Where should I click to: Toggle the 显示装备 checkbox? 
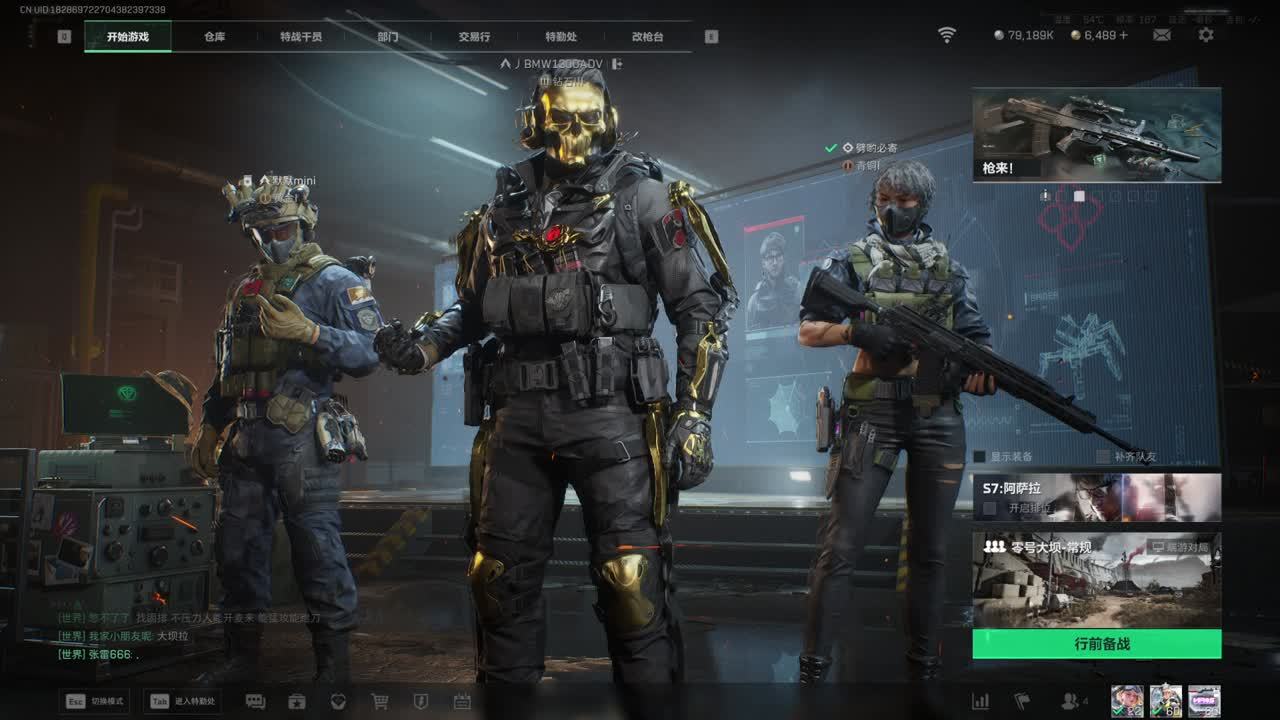pyautogui.click(x=980, y=457)
